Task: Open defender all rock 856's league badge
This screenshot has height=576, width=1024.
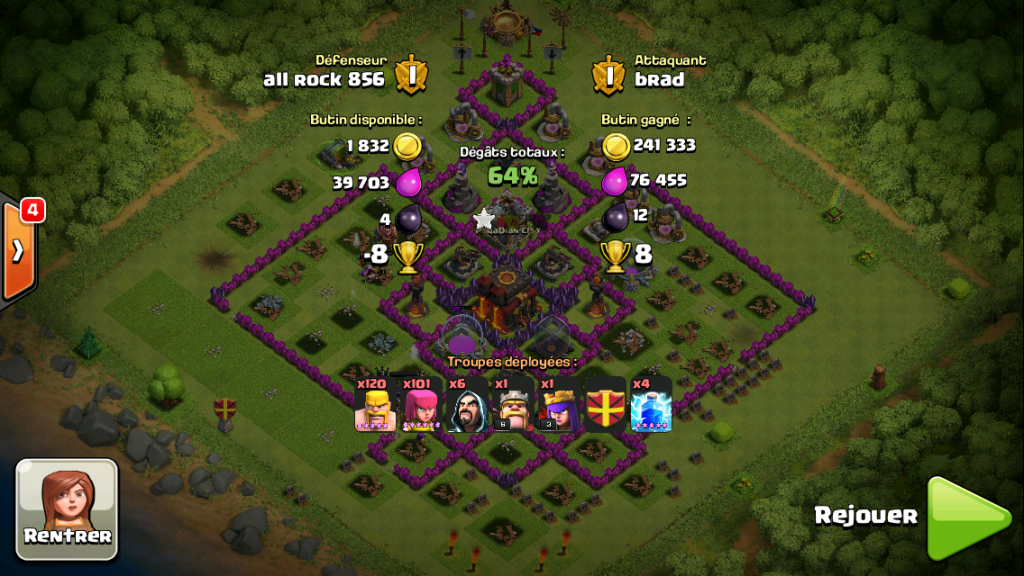Action: 411,73
